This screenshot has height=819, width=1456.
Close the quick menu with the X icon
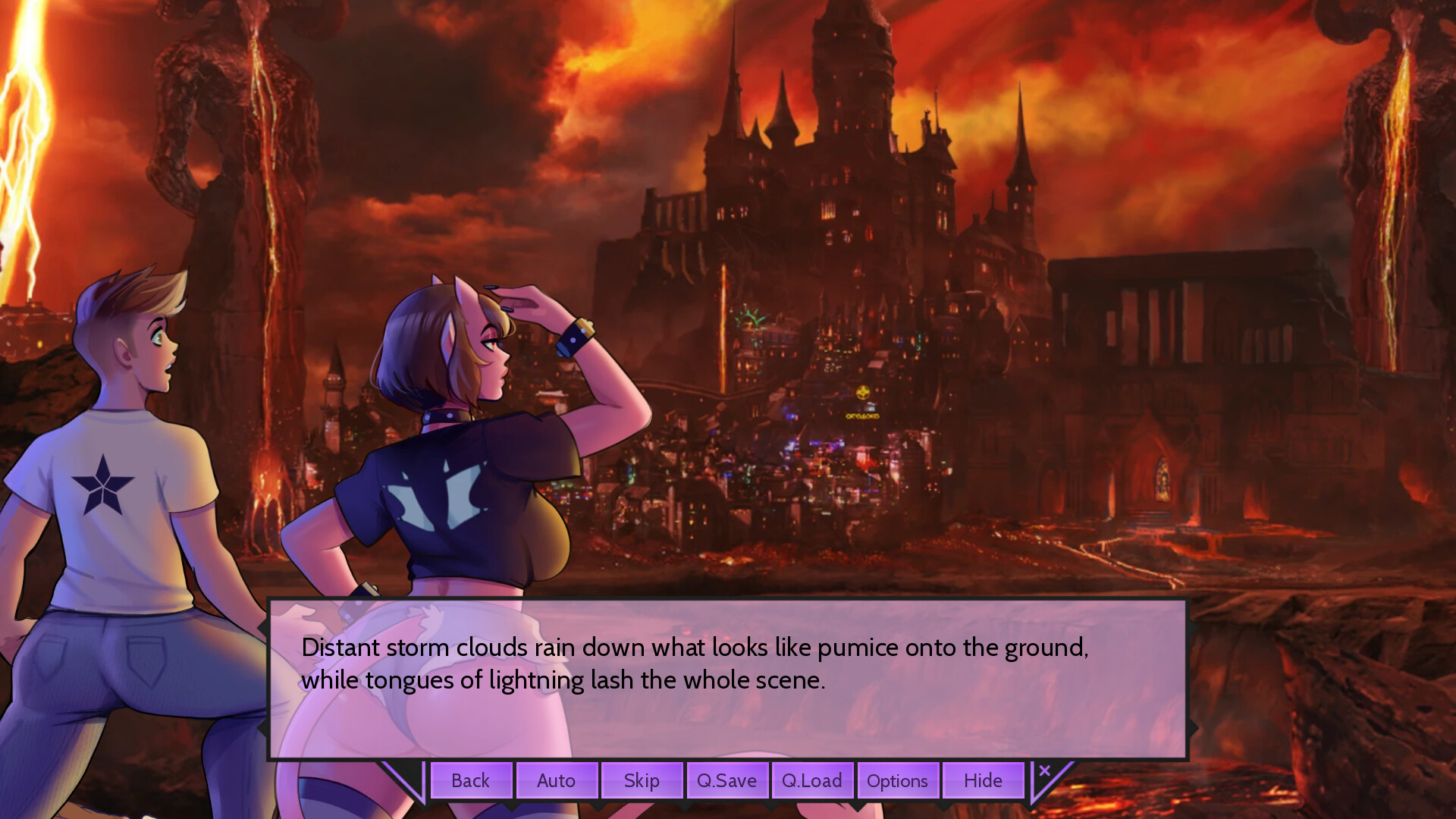click(1046, 770)
